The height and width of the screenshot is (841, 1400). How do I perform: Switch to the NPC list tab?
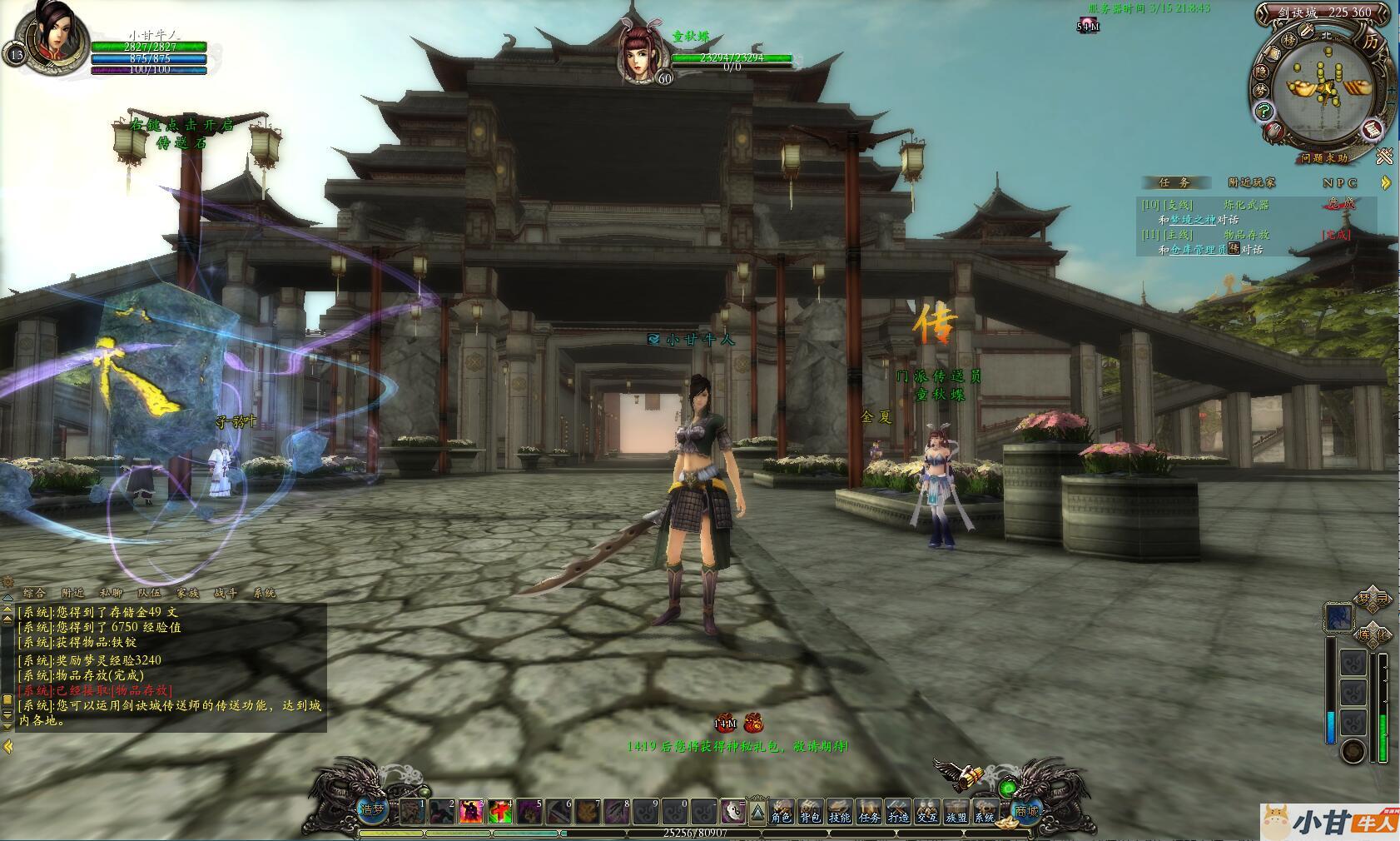(x=1340, y=182)
